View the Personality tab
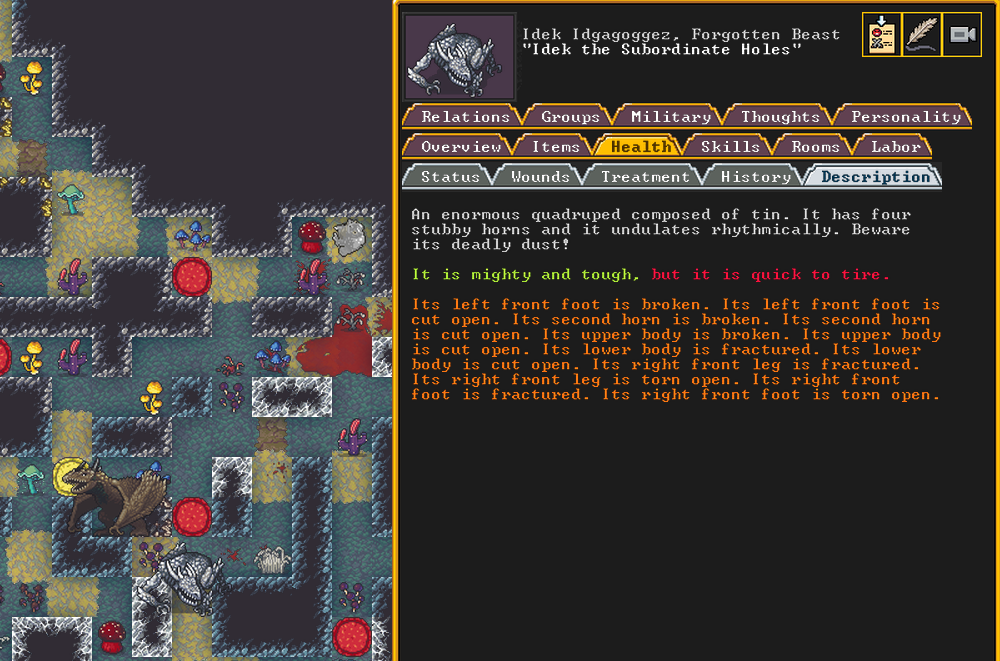 pos(905,117)
